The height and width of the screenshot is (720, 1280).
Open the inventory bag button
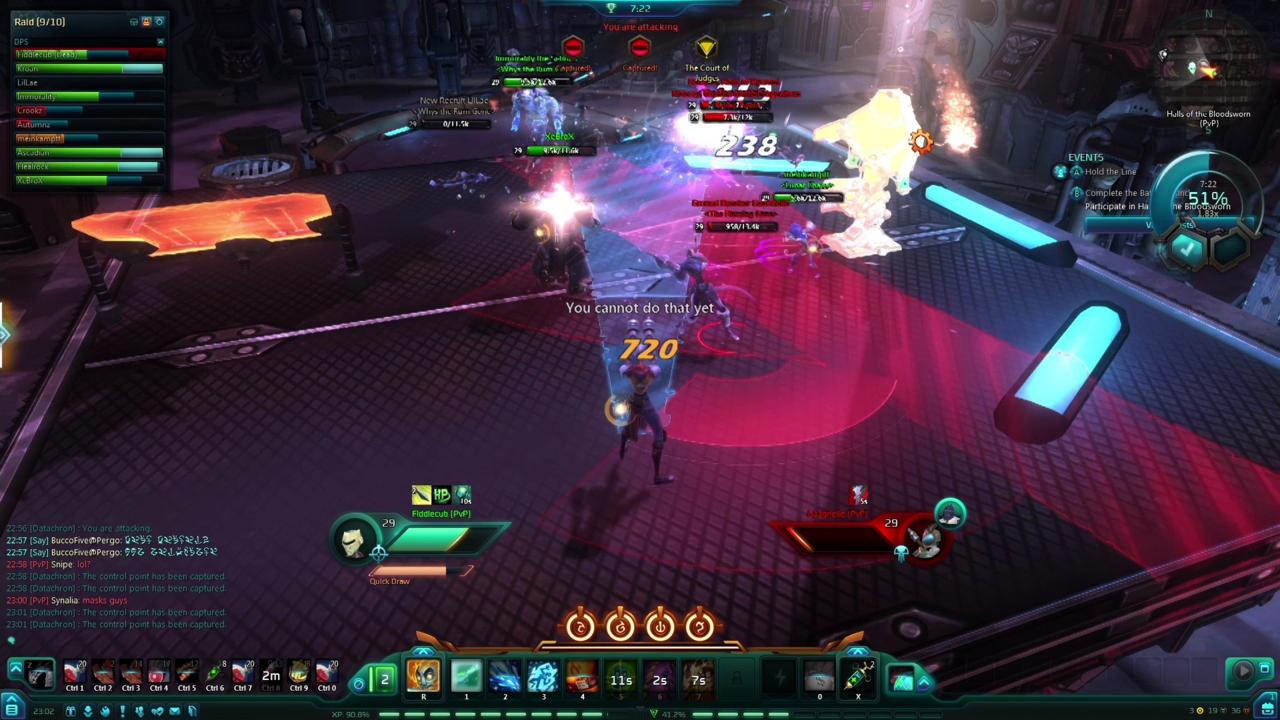click(x=1267, y=711)
